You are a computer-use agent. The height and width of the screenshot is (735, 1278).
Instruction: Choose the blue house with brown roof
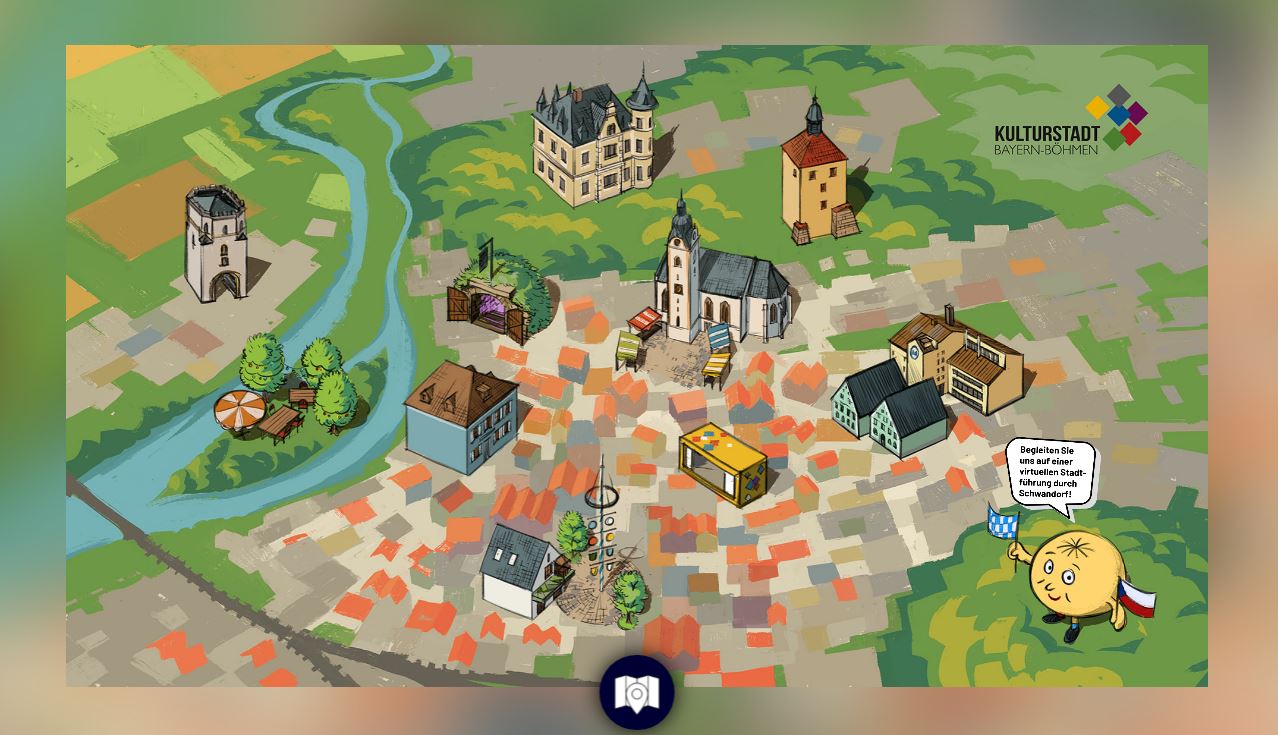pyautogui.click(x=461, y=415)
